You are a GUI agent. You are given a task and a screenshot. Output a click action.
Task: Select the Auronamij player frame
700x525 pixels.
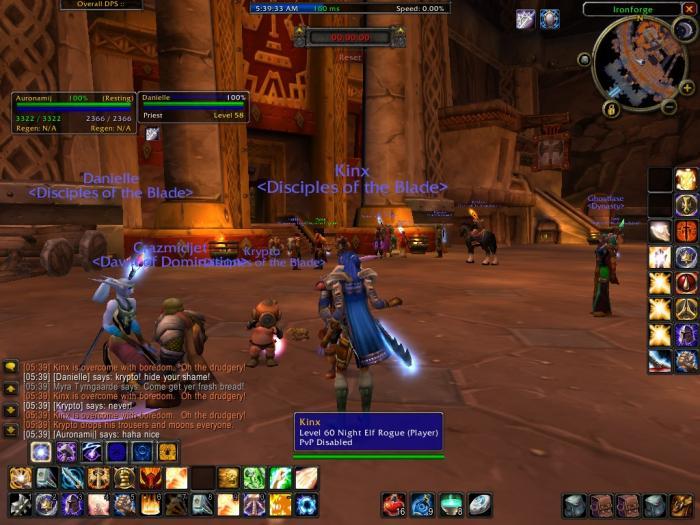72,109
